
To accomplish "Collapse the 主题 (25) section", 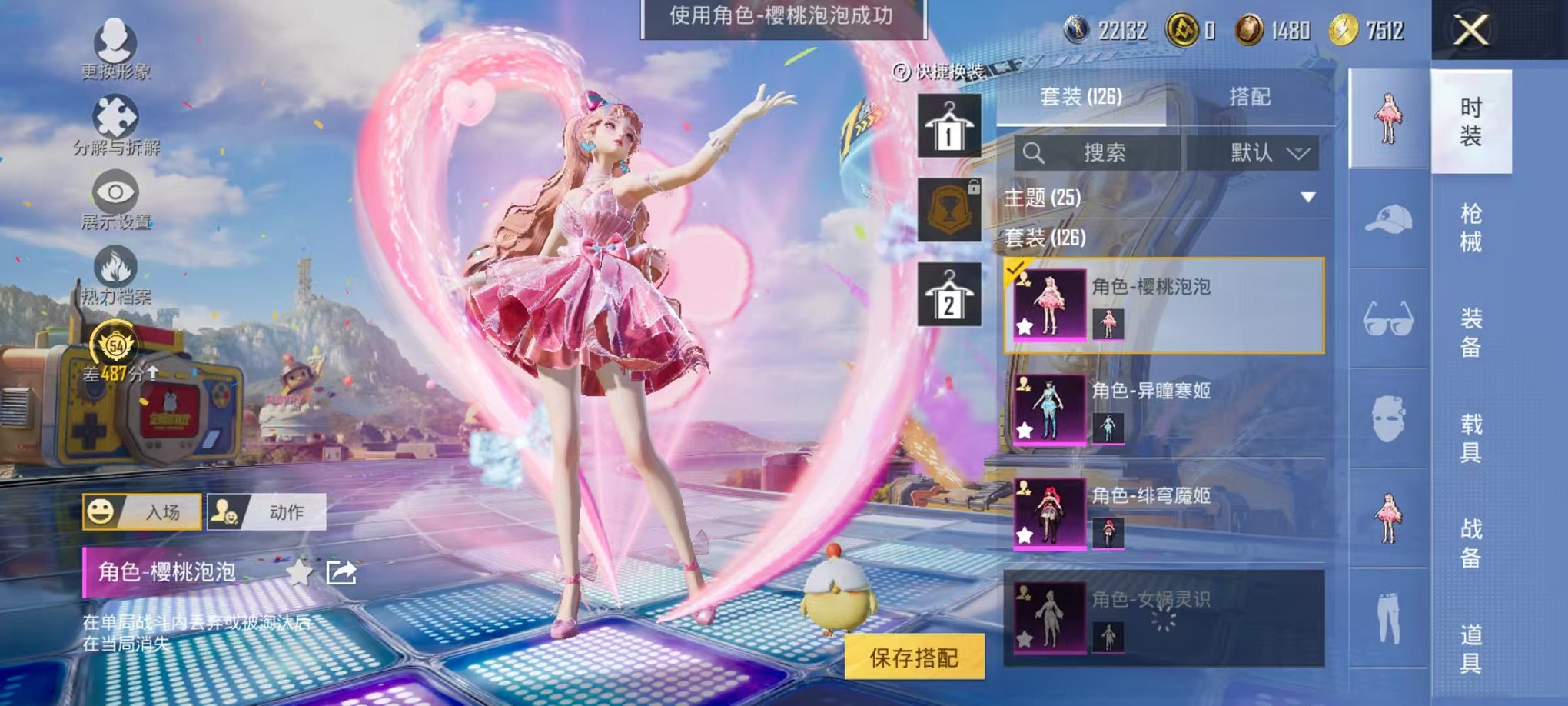I will coord(1307,198).
